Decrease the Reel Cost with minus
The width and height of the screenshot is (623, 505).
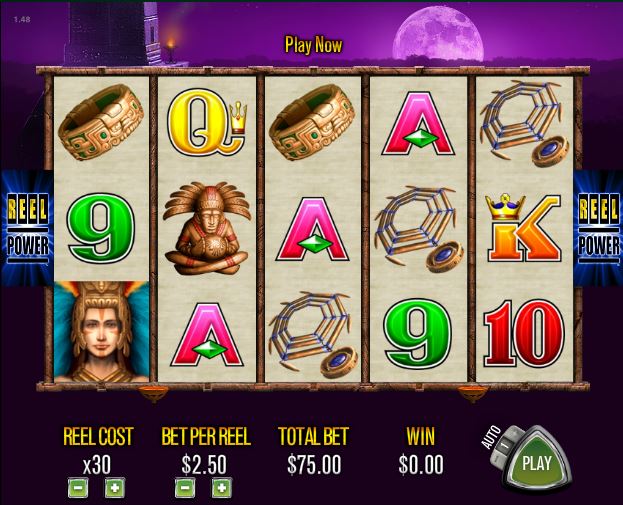(77, 488)
